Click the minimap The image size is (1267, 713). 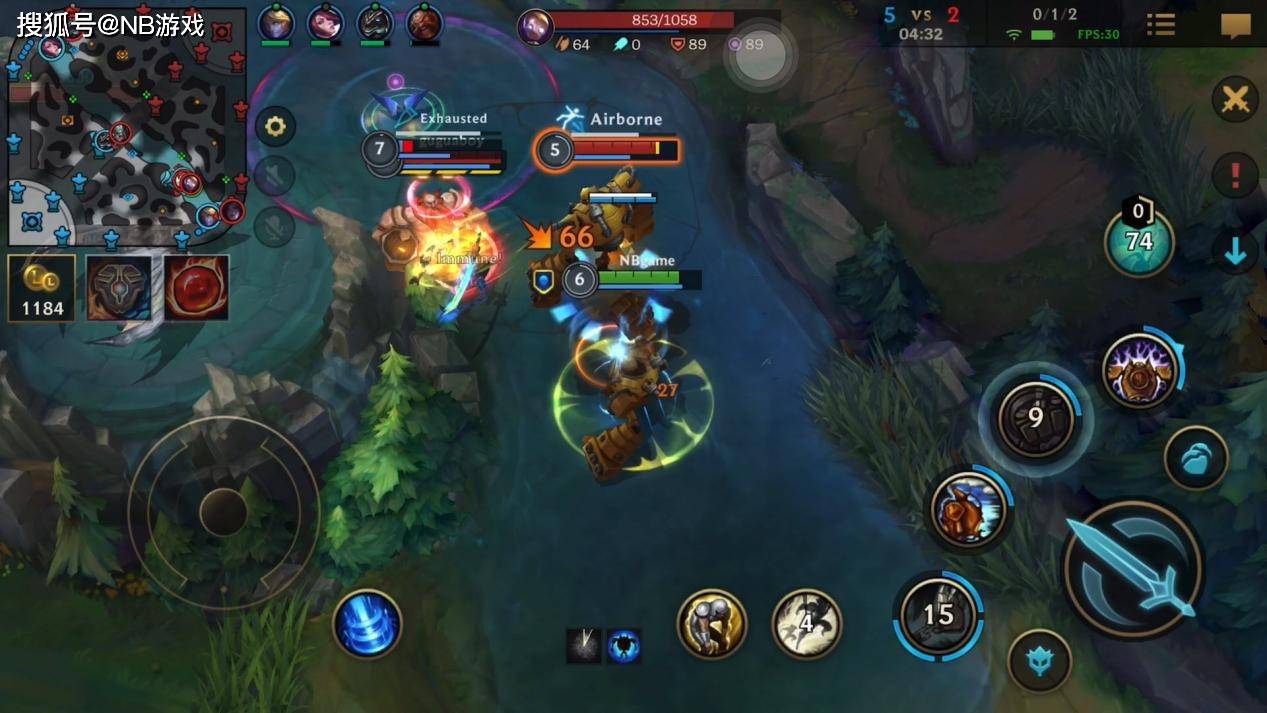click(127, 127)
